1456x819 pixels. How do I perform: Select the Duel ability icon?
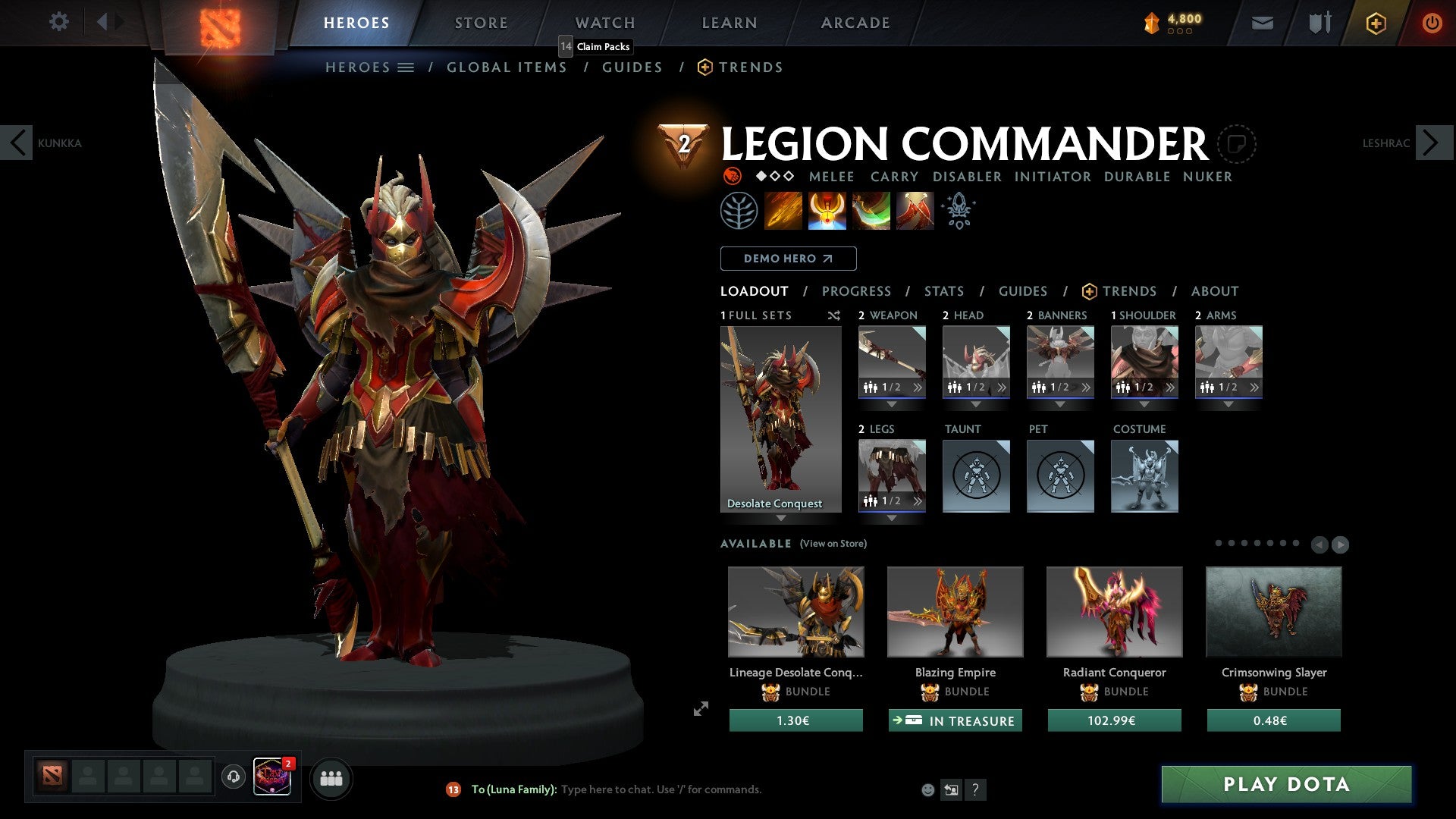click(913, 210)
